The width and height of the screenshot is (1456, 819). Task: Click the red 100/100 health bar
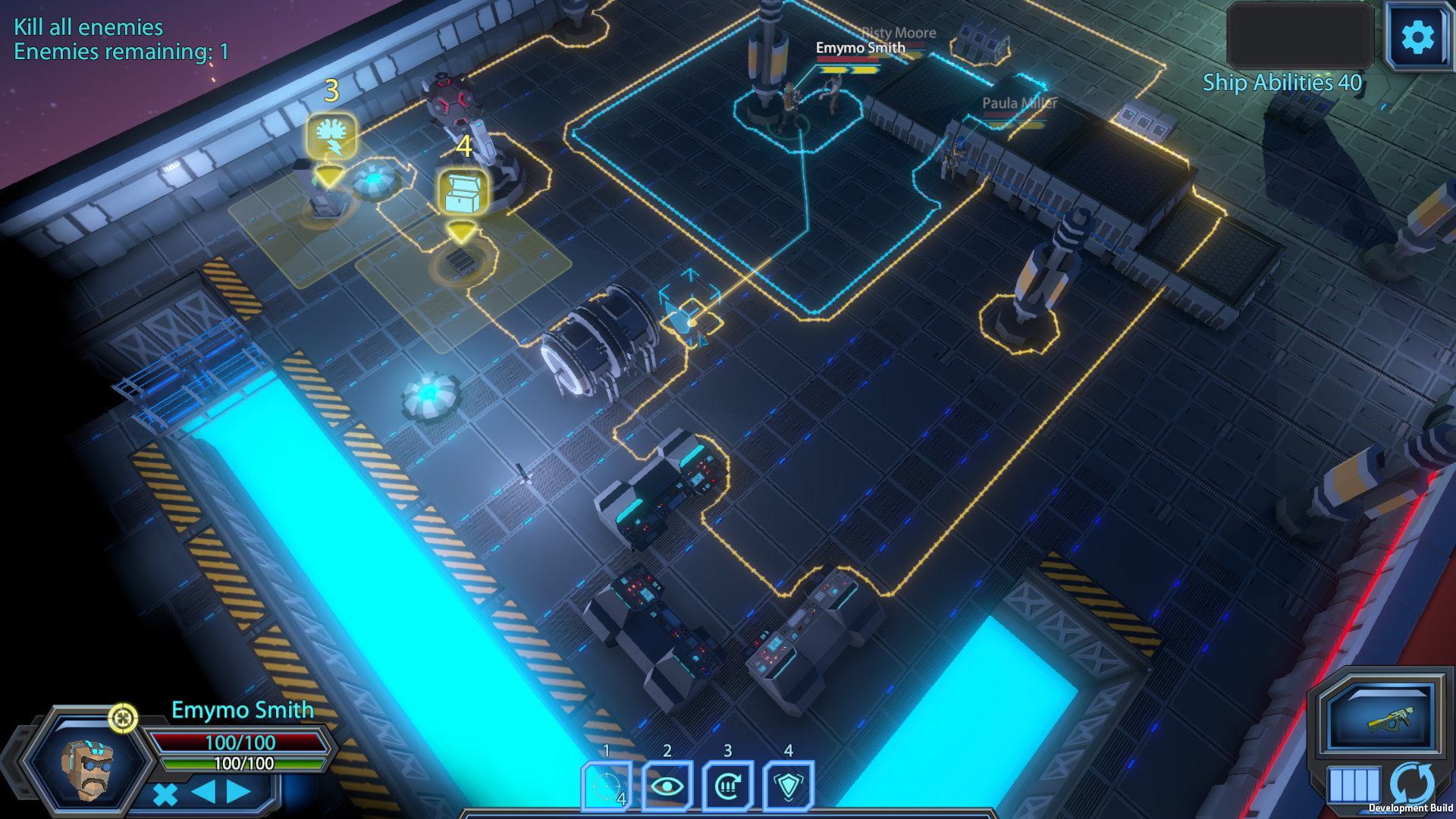[240, 744]
